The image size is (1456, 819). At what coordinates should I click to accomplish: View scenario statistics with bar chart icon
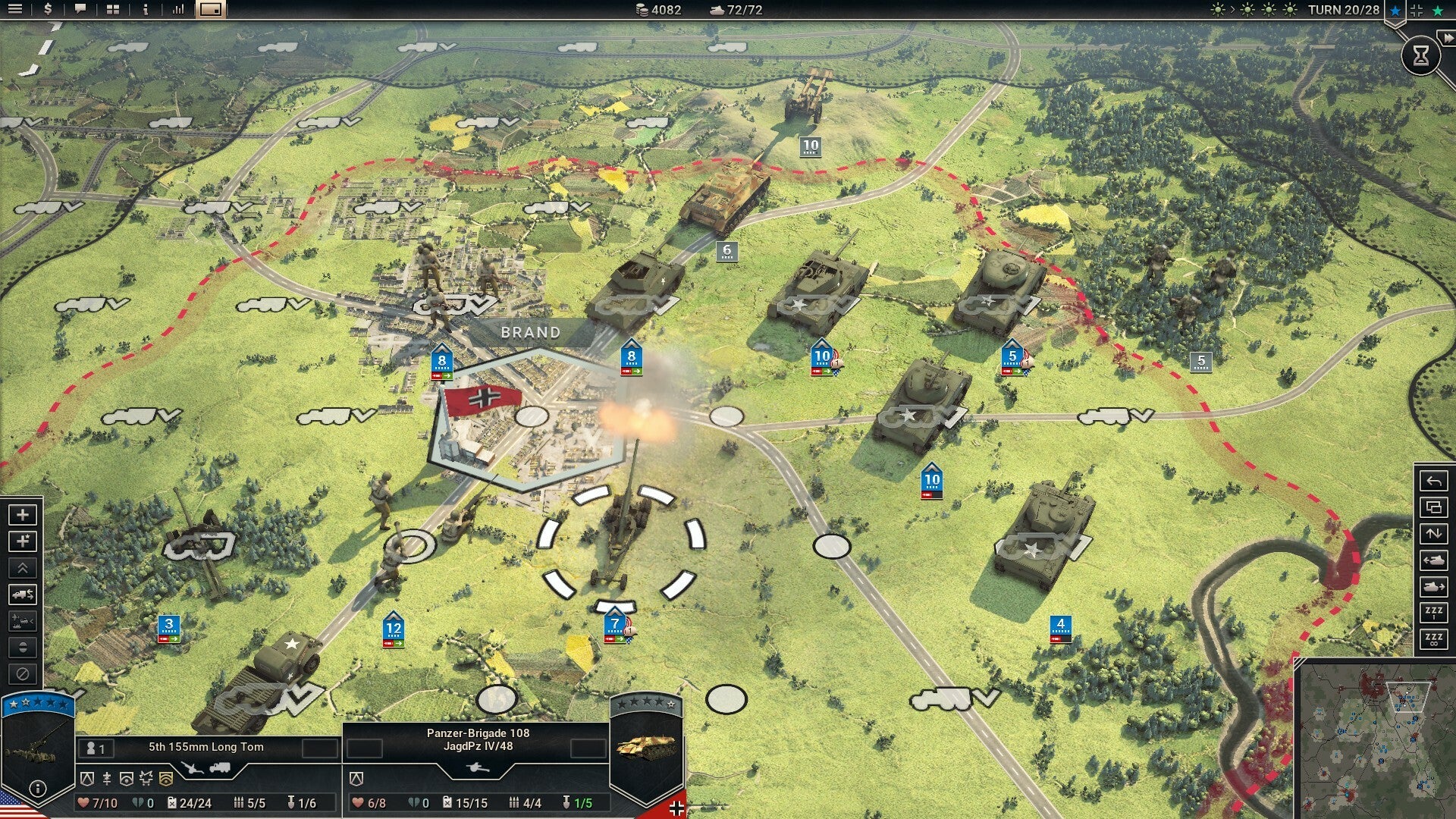pos(179,11)
